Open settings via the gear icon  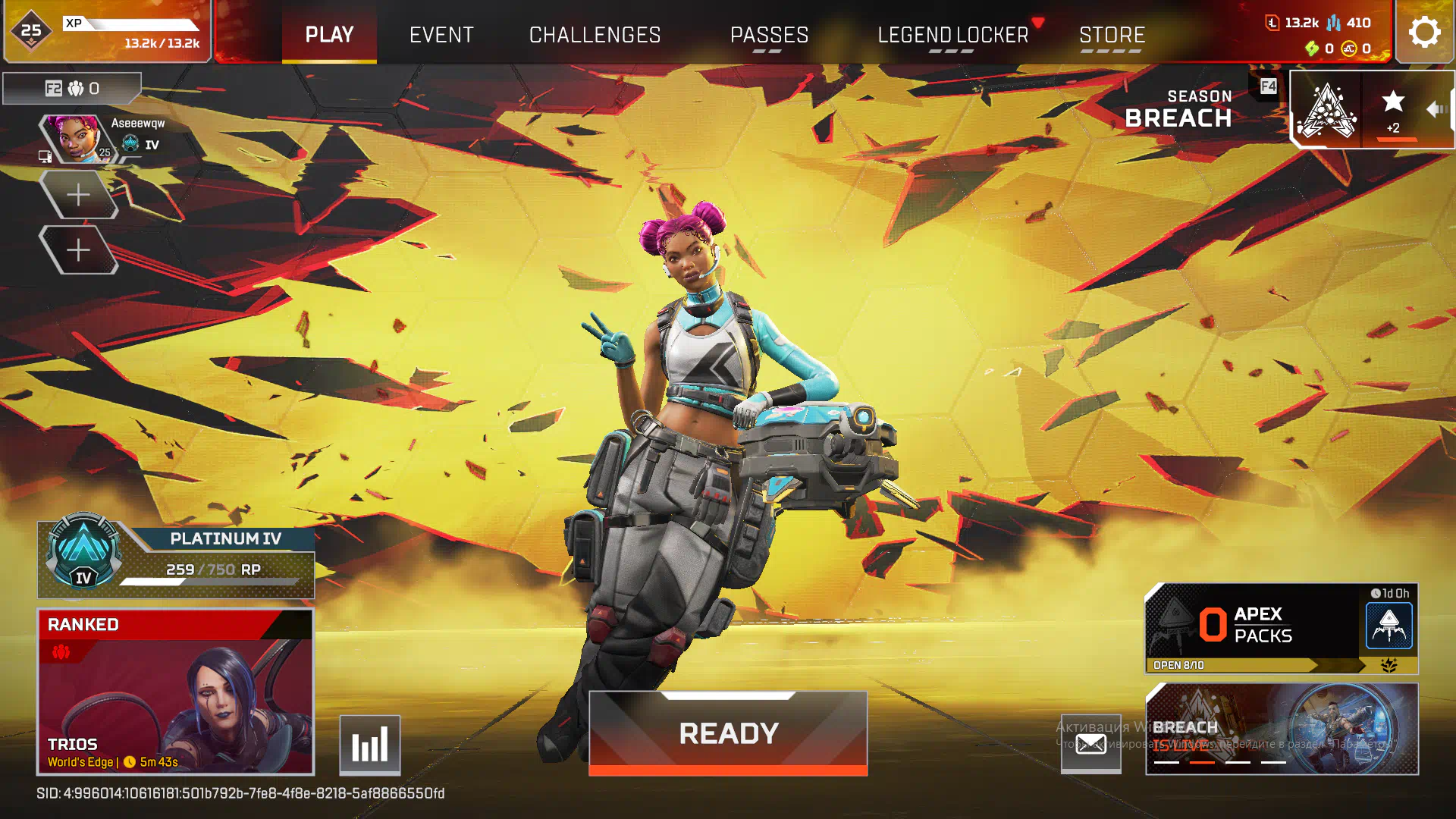[1424, 33]
